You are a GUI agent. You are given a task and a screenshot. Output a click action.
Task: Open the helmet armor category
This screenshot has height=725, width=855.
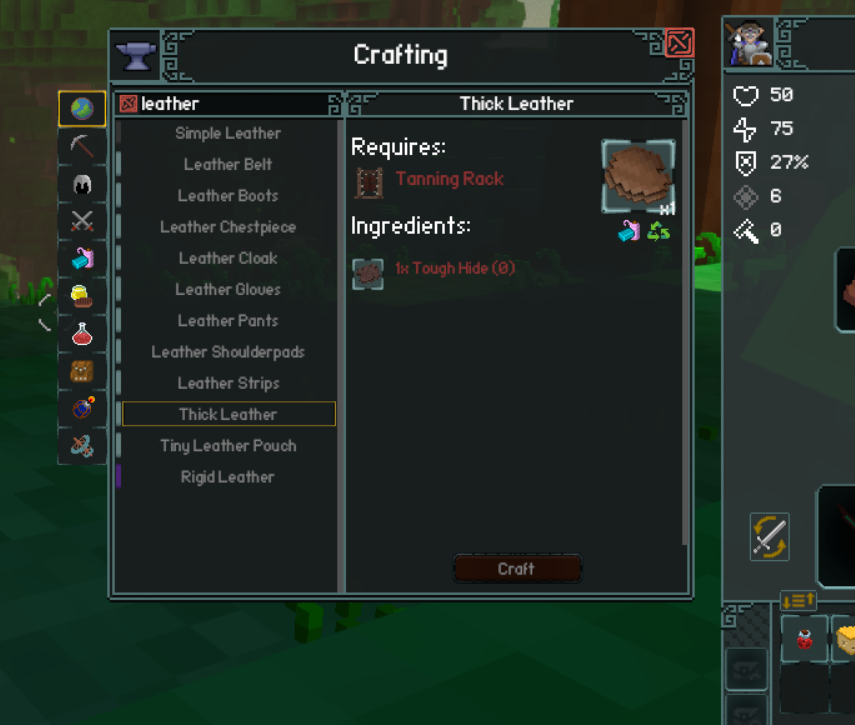point(82,184)
